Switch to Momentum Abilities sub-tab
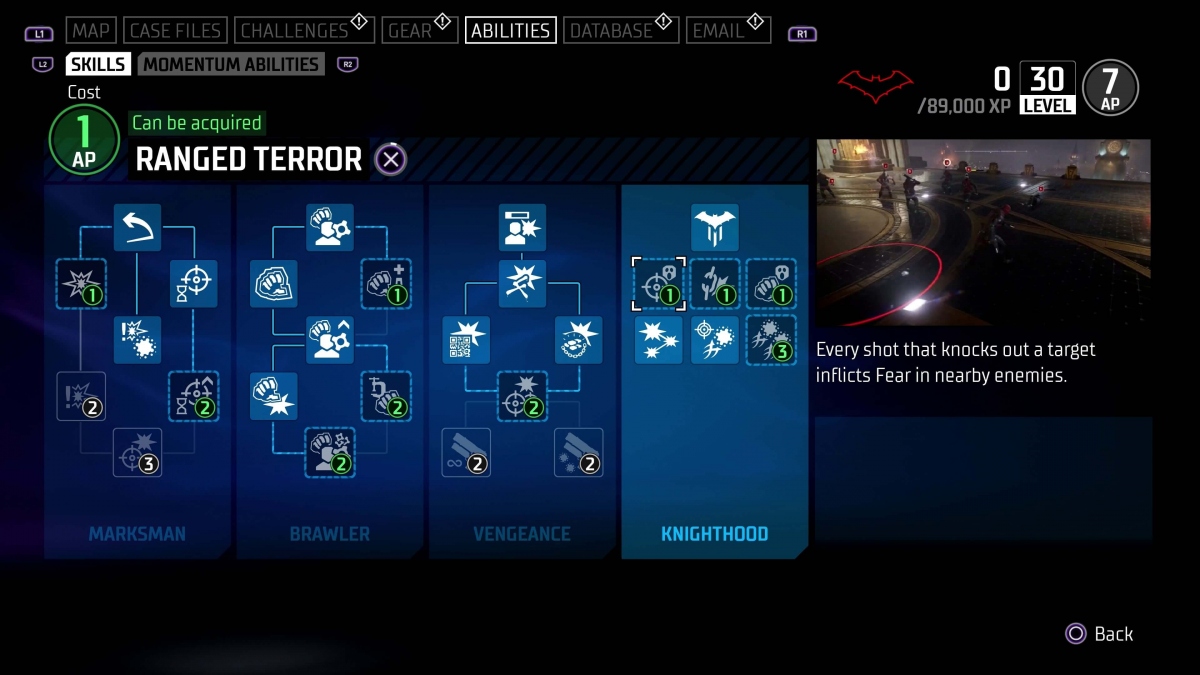1200x675 pixels. coord(231,64)
